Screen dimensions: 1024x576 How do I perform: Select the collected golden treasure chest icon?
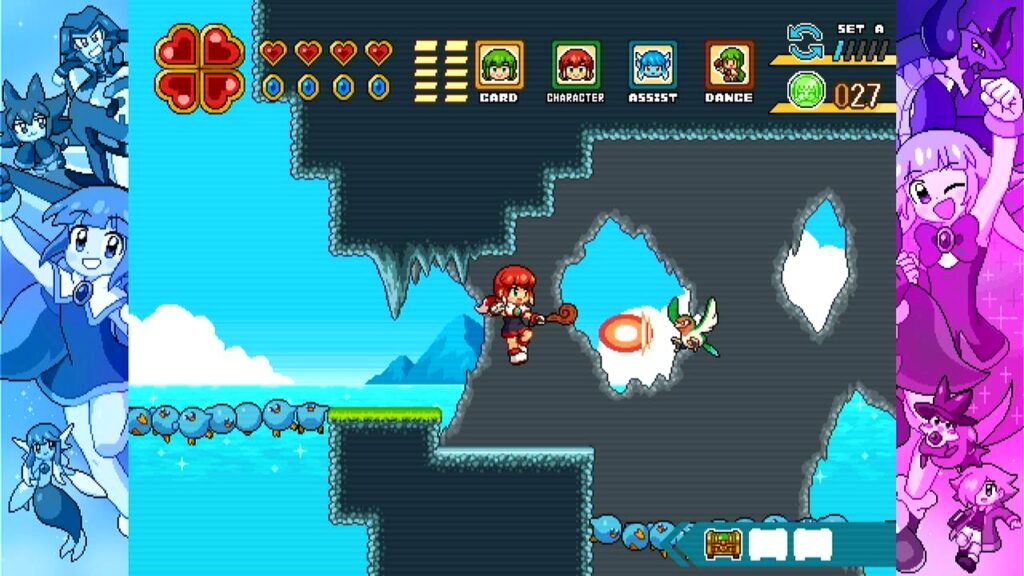point(721,543)
